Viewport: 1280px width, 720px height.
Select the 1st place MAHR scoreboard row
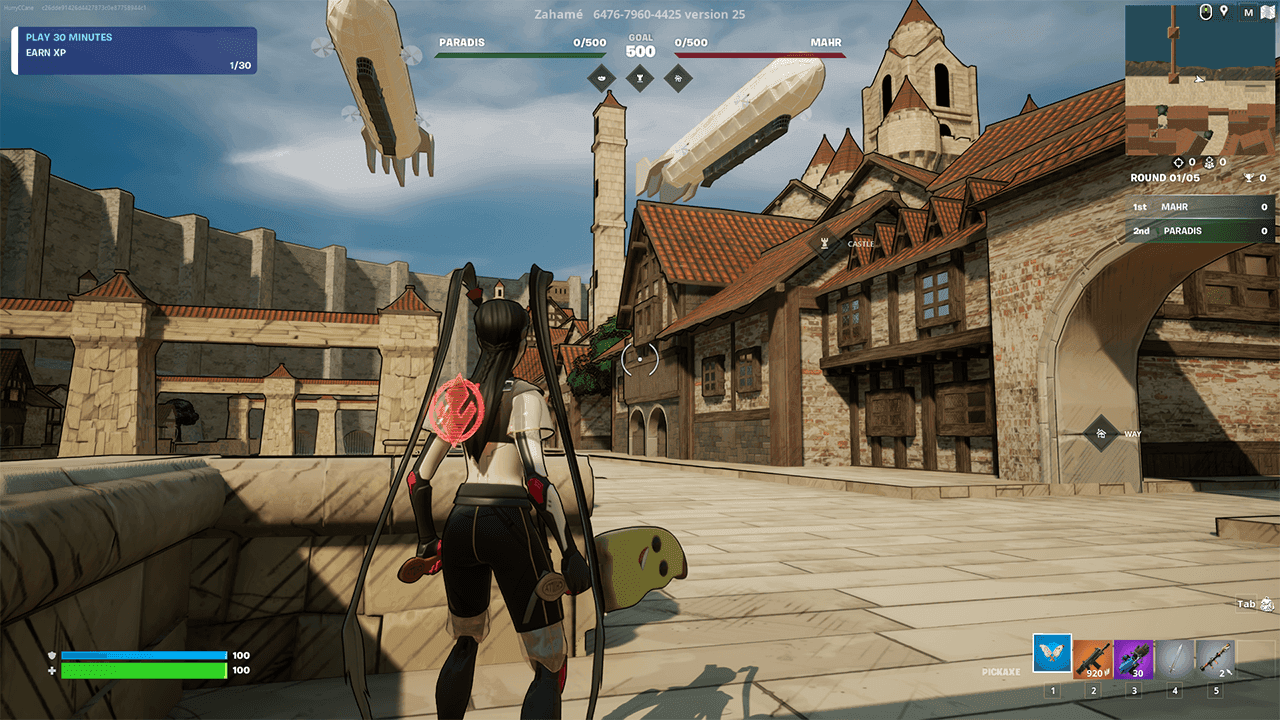tap(1200, 207)
